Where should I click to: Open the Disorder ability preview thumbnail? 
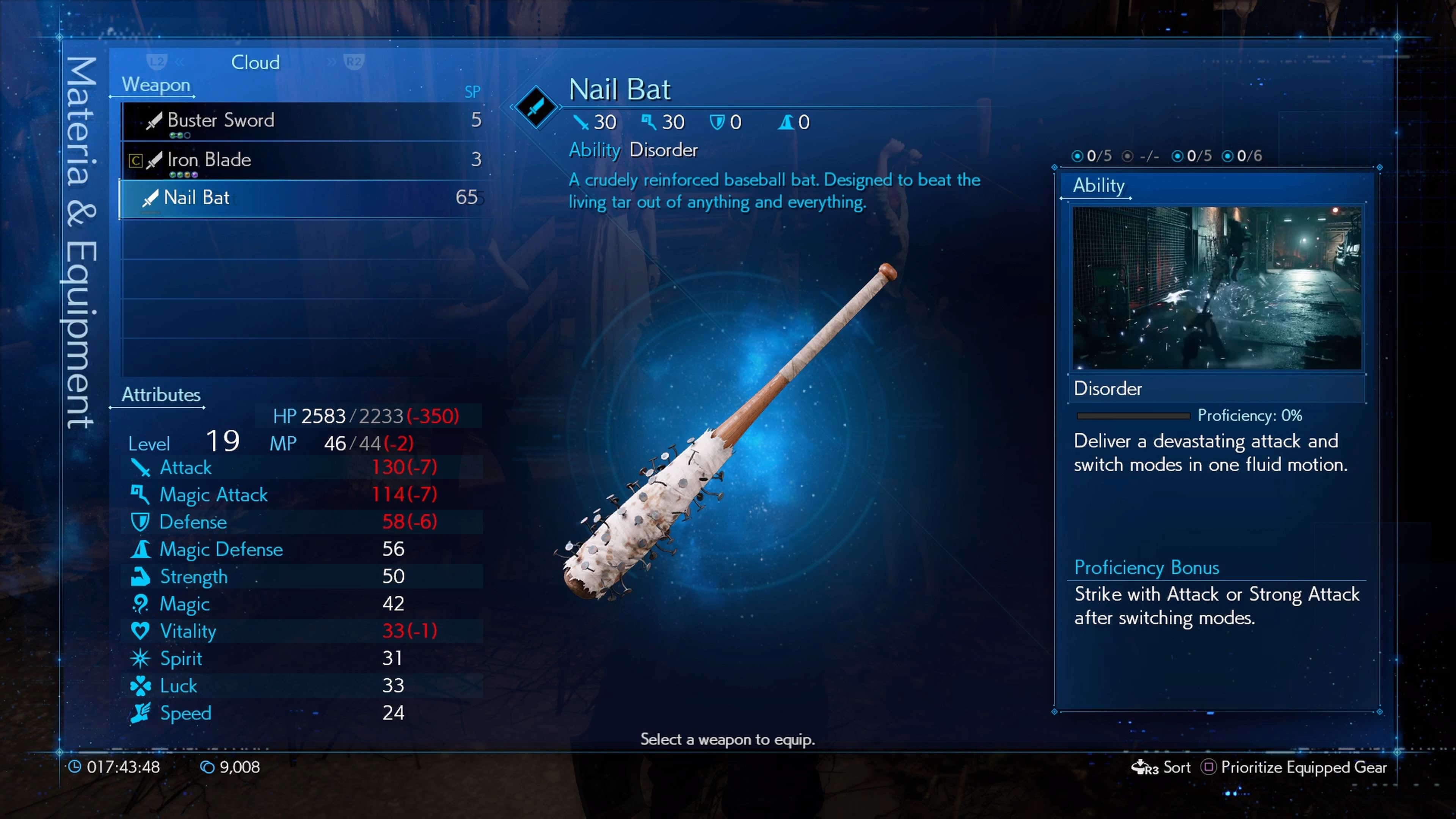pos(1216,288)
